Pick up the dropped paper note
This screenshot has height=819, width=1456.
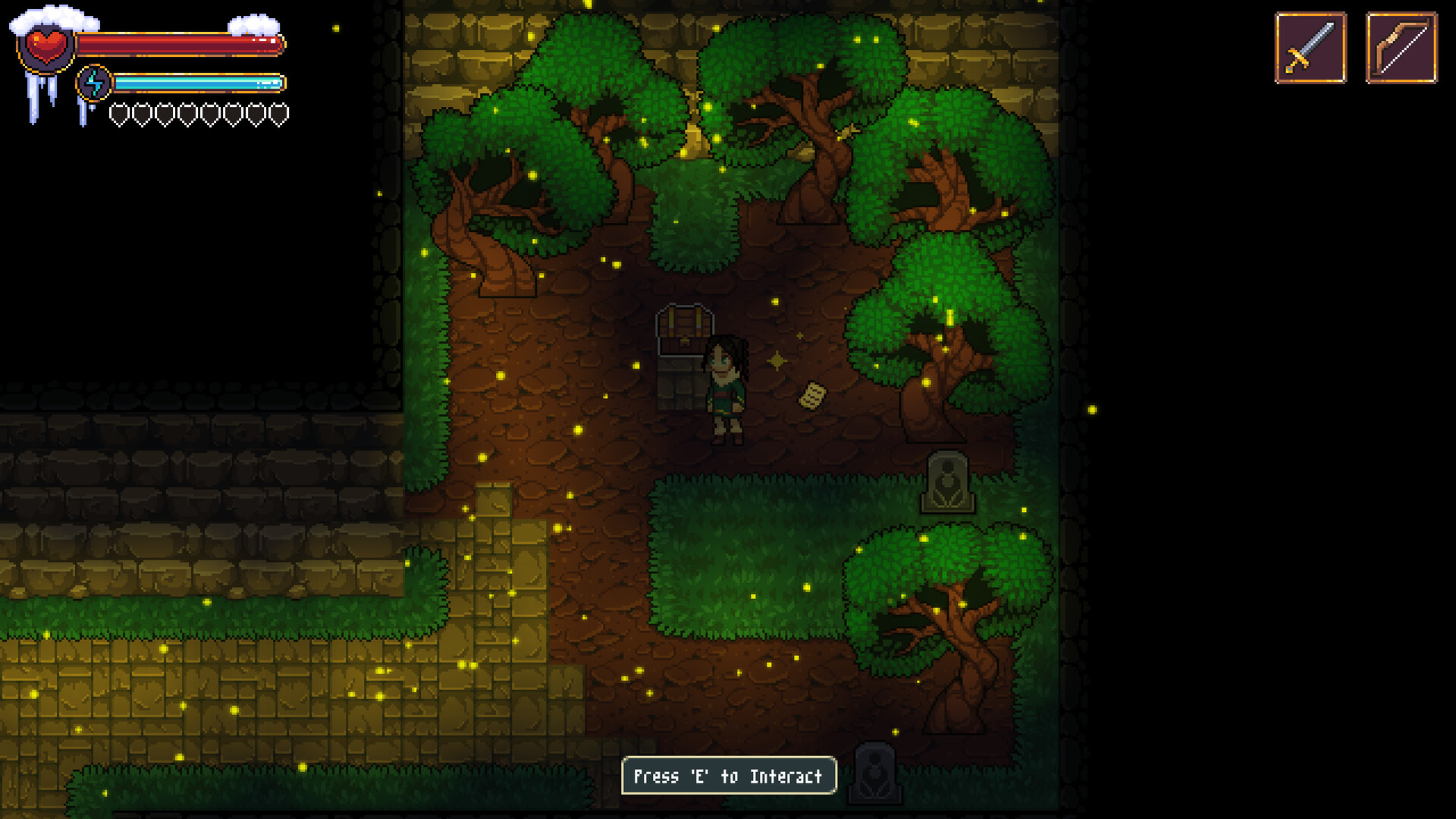click(811, 394)
